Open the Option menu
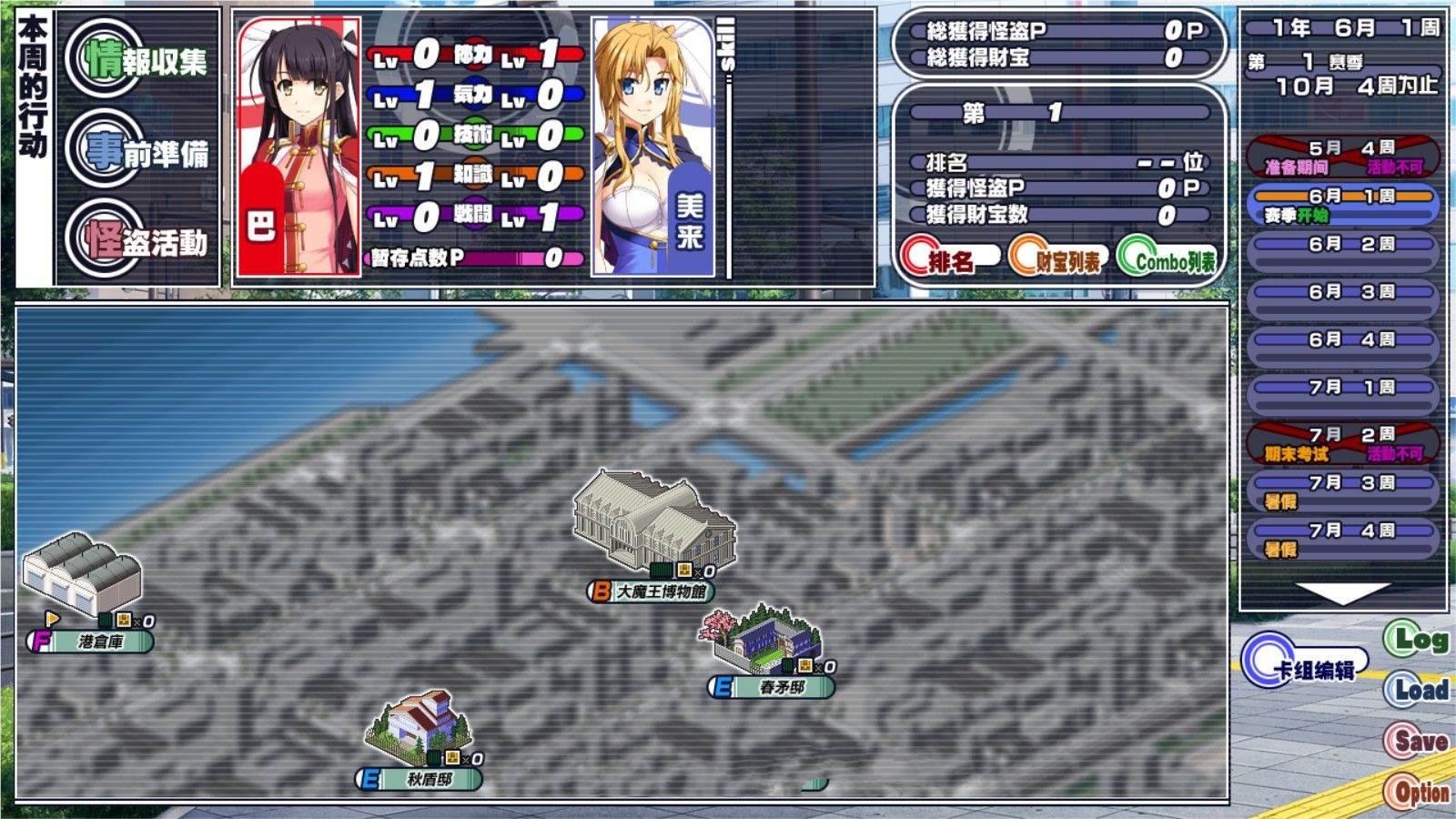 pyautogui.click(x=1416, y=792)
